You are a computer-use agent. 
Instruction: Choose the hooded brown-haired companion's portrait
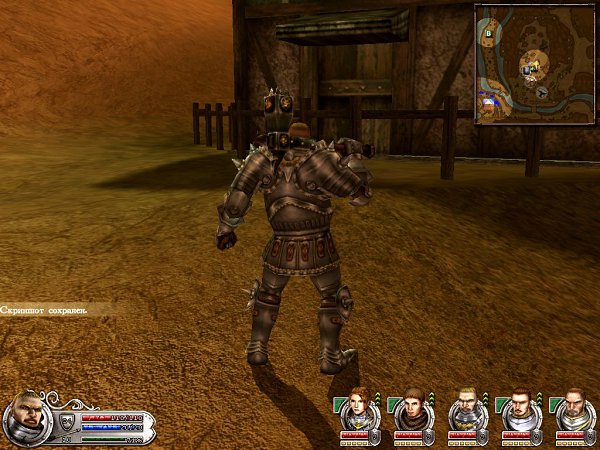tap(411, 408)
